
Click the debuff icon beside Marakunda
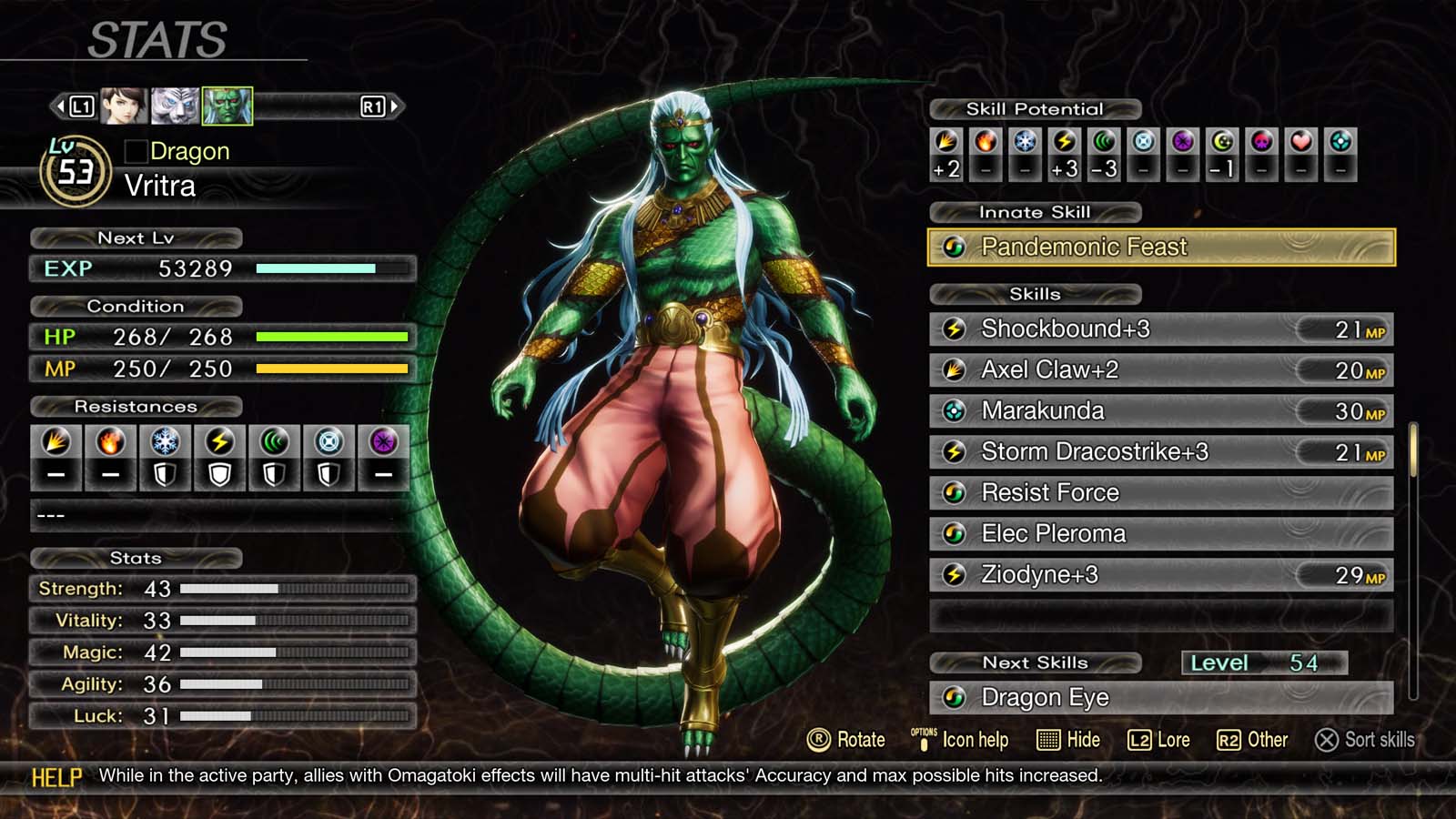(x=955, y=411)
